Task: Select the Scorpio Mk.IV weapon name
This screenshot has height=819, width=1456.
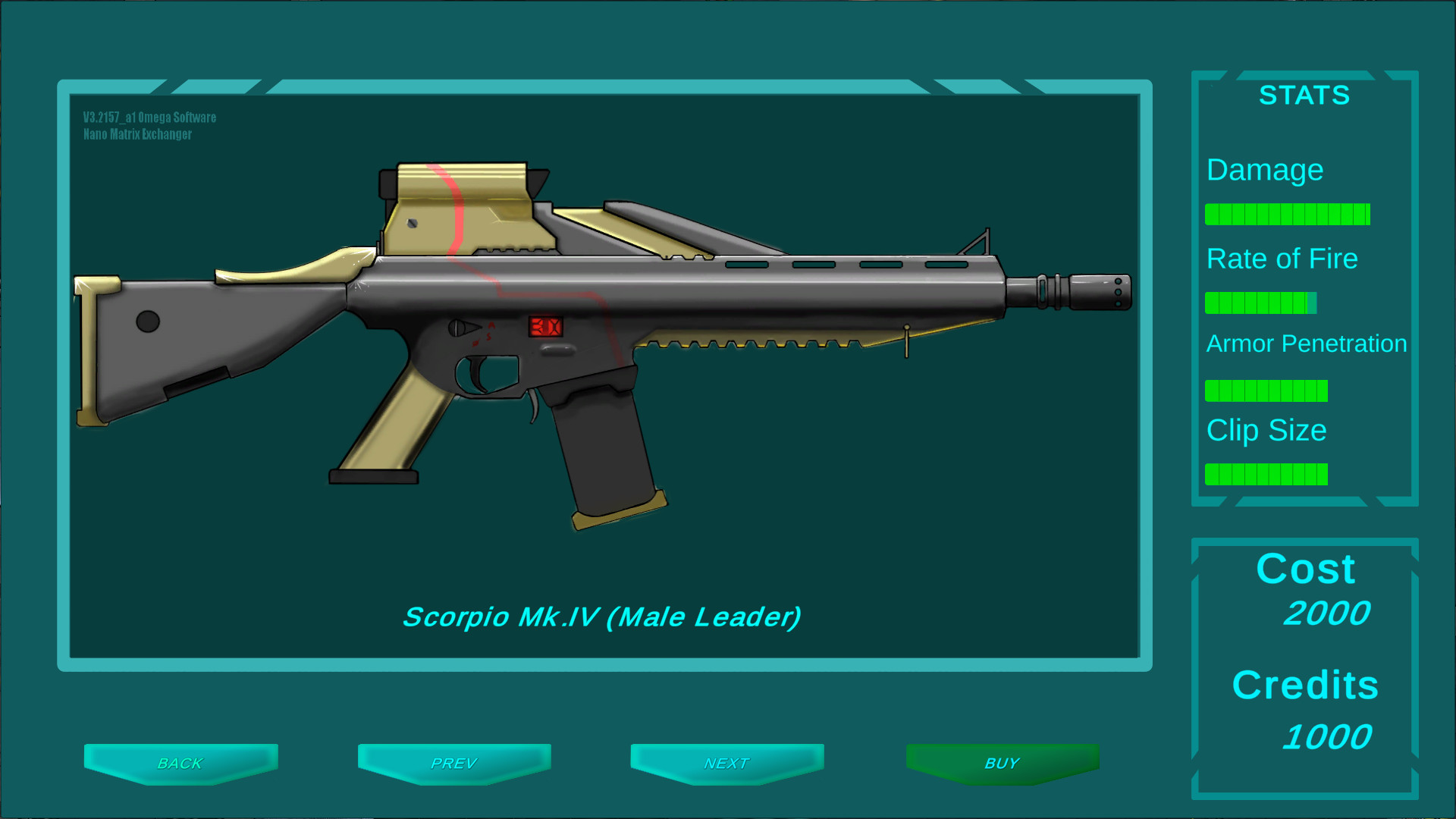Action: 603,617
